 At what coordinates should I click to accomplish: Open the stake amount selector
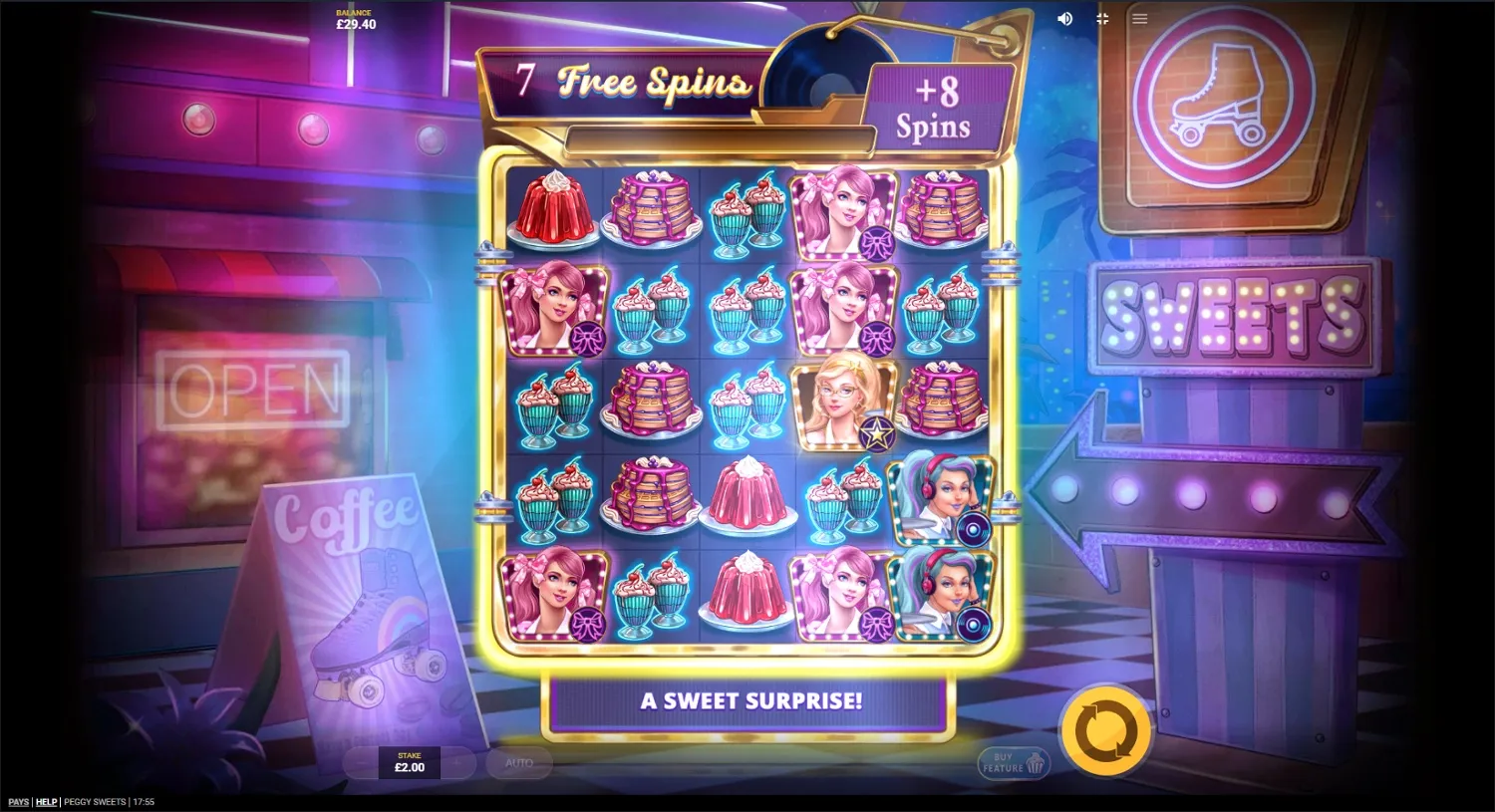409,762
